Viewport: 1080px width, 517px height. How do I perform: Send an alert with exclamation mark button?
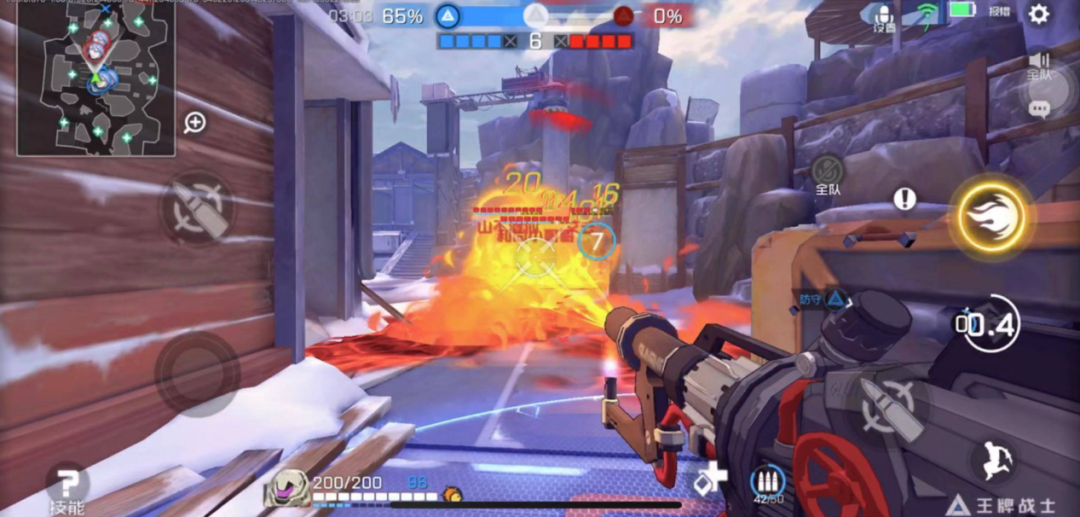click(x=905, y=198)
